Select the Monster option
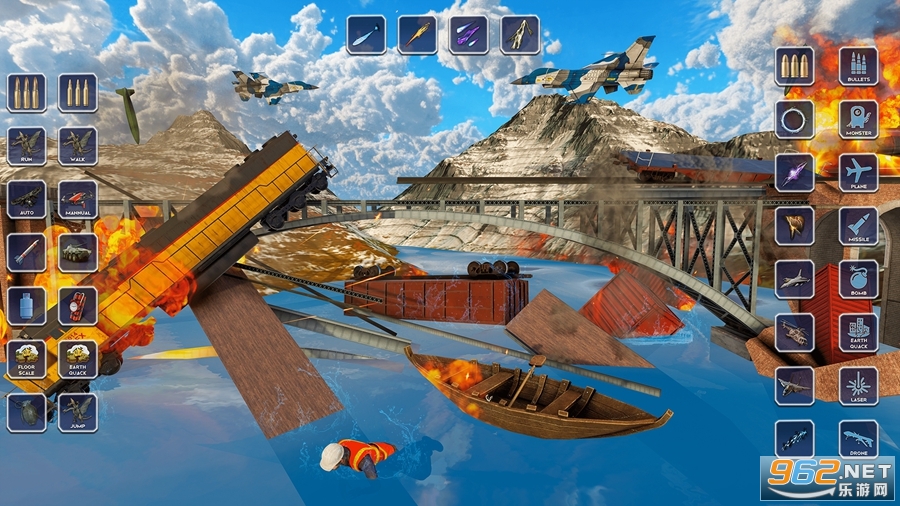Image resolution: width=900 pixels, height=506 pixels. pos(858,119)
